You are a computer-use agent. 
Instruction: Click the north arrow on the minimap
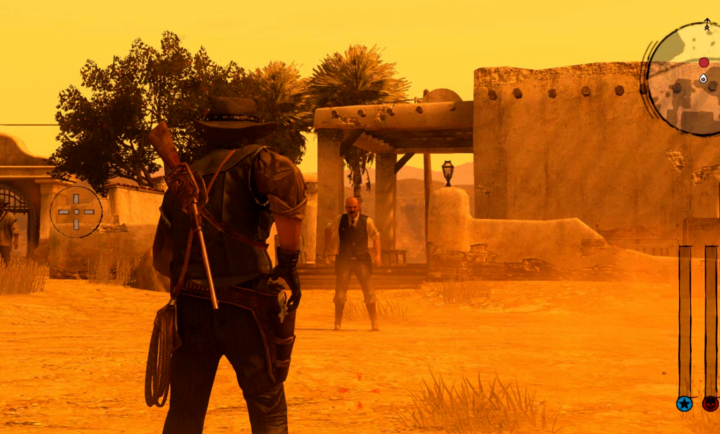708,22
